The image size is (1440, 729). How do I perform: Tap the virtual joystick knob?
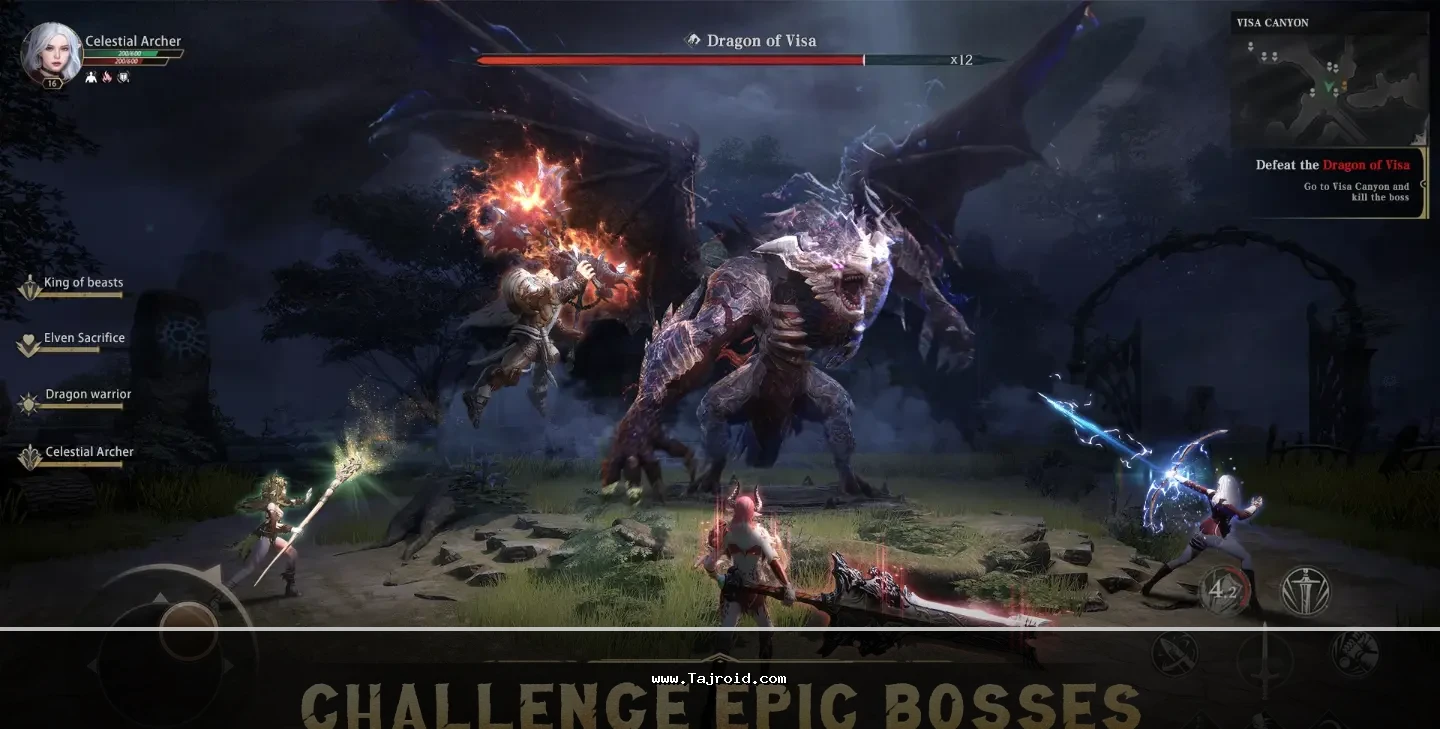[188, 629]
